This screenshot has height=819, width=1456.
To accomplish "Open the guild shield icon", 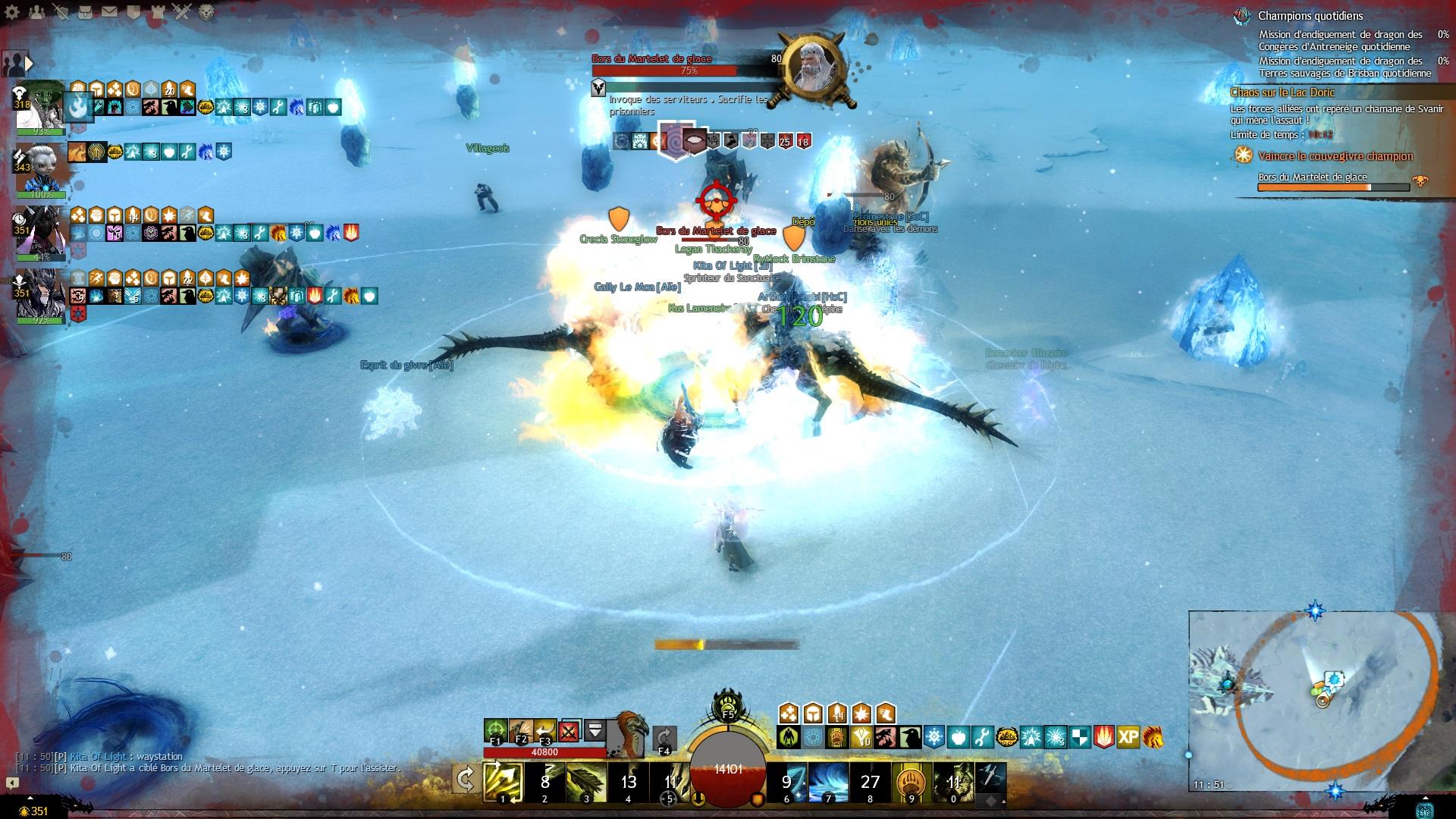I will (x=133, y=12).
